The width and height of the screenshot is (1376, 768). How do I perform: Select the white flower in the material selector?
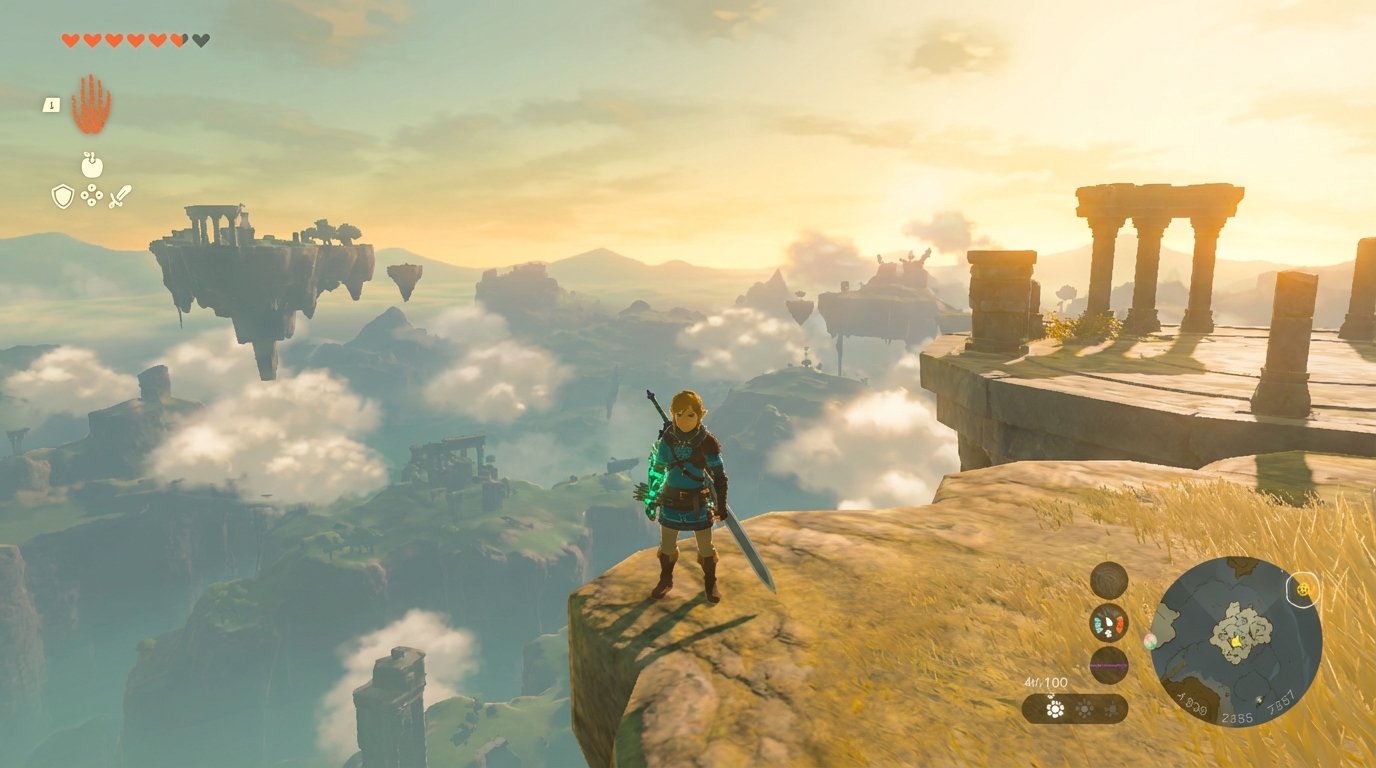pos(1055,710)
